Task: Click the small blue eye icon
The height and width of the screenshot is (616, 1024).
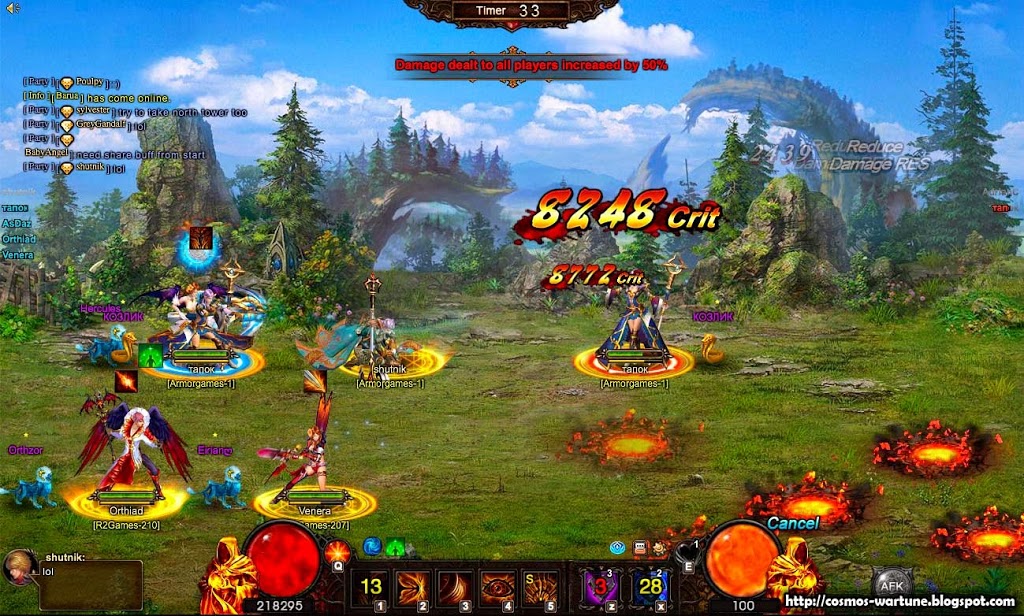Action: point(618,548)
